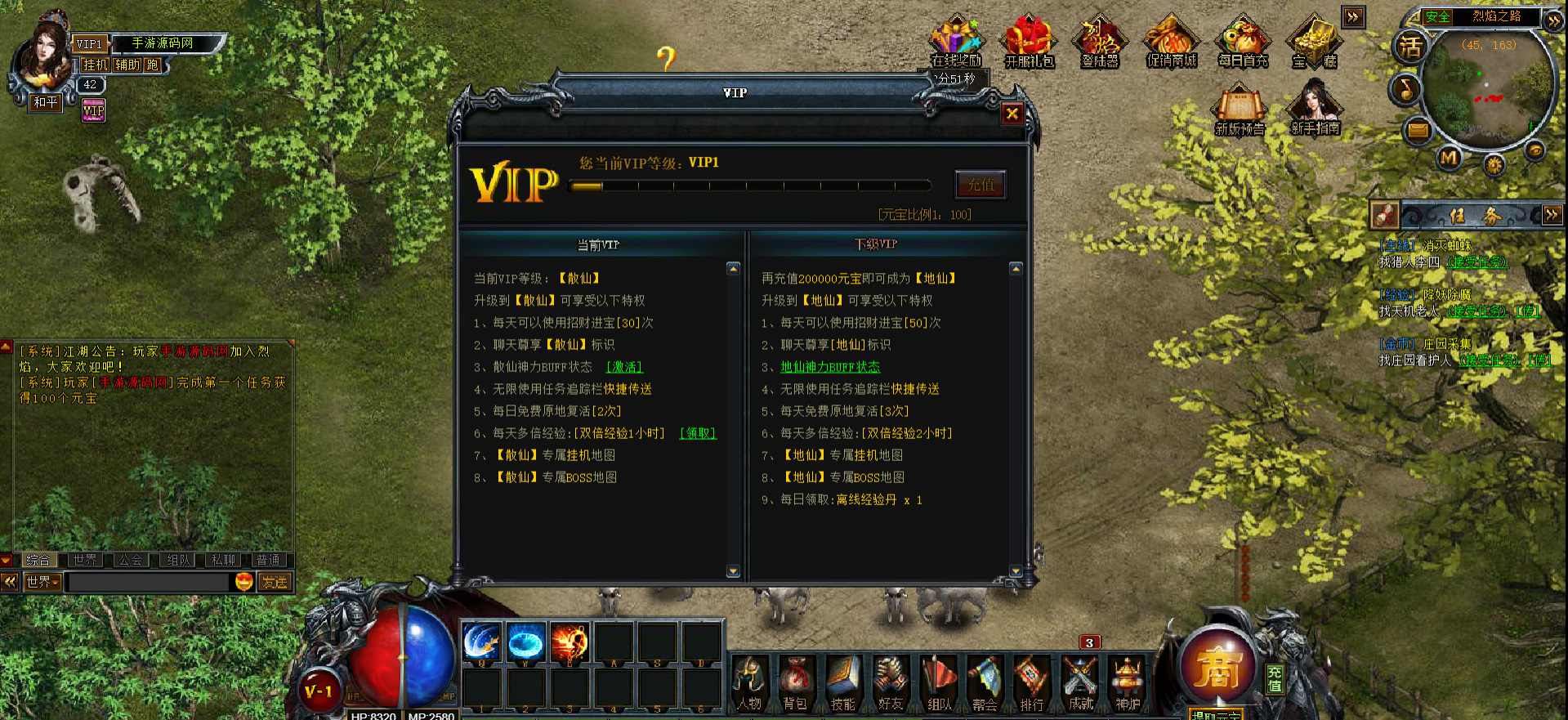
Task: Switch chat to the 世界 tab
Action: click(84, 560)
